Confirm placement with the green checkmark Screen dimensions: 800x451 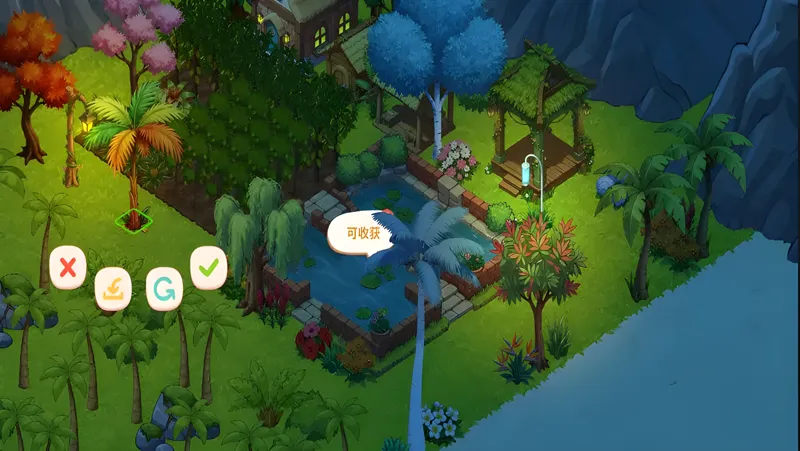(208, 267)
